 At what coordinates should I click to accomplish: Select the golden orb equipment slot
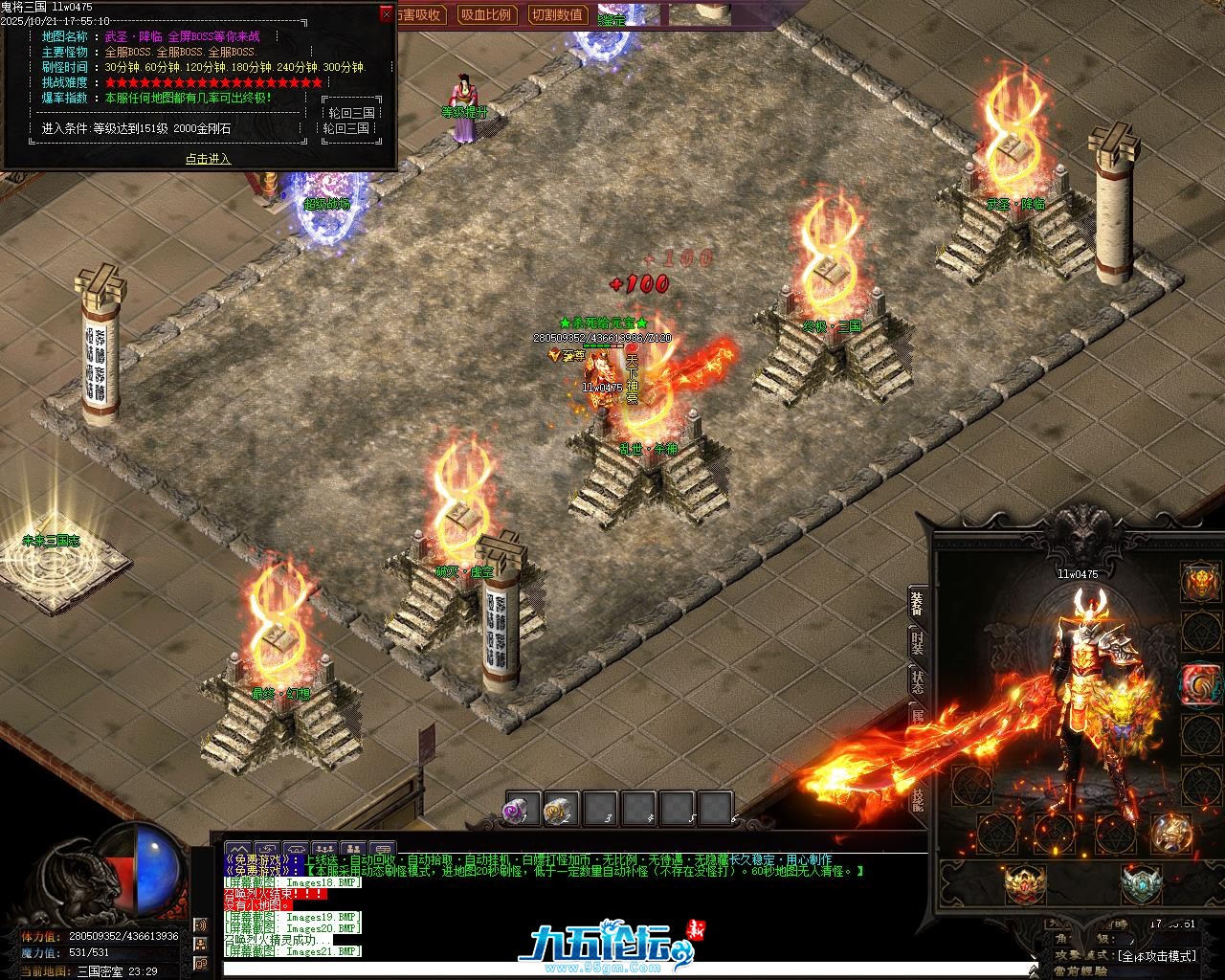coord(1169,832)
